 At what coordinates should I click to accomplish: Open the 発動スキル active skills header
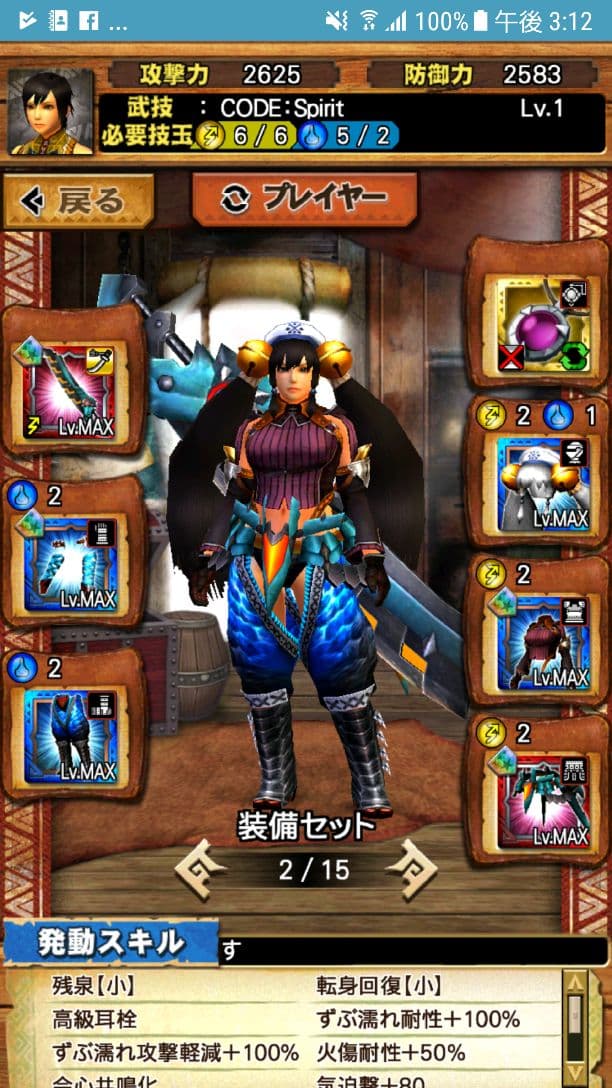coord(111,942)
